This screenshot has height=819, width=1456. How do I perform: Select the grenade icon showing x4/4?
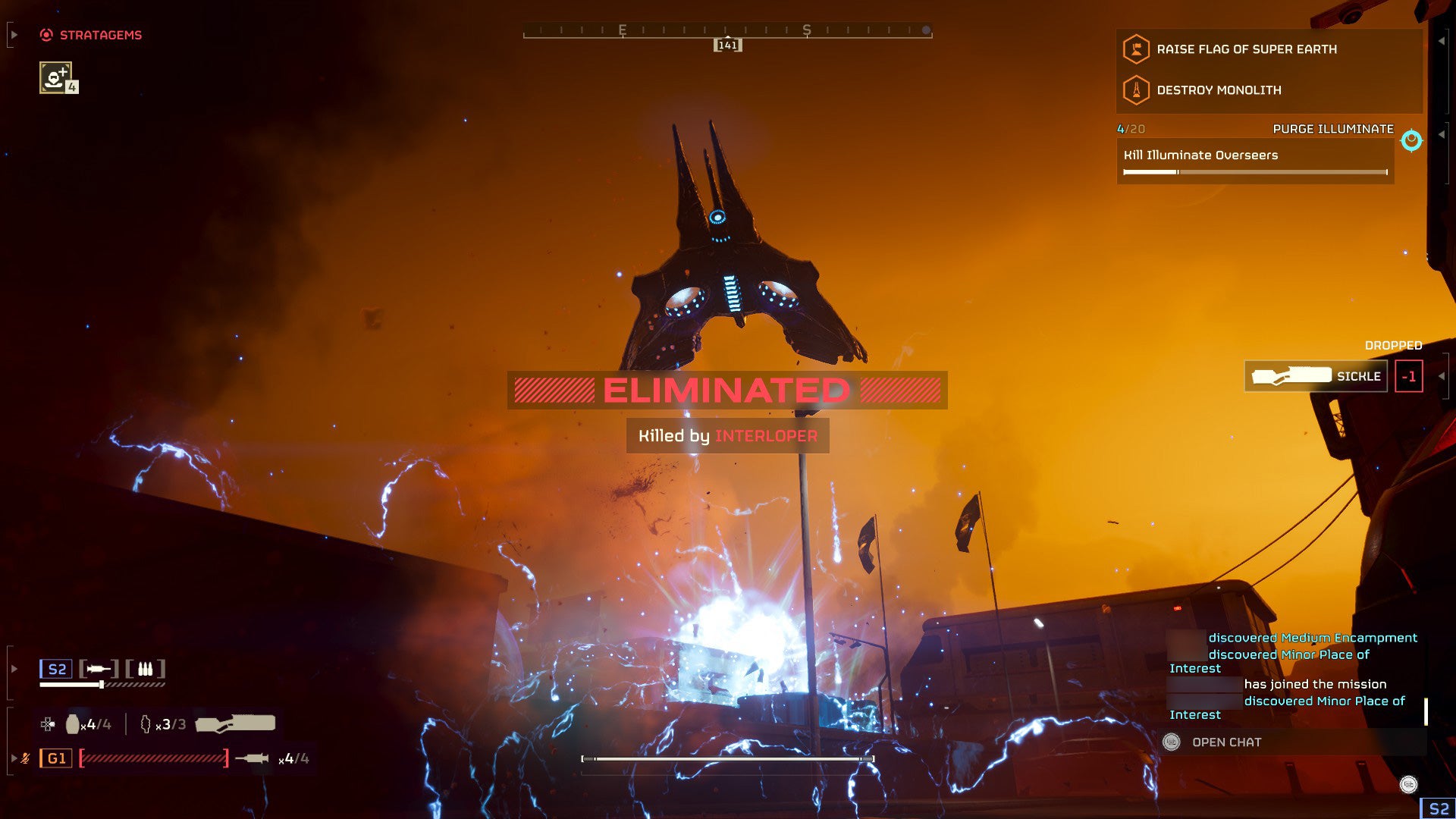point(73,725)
